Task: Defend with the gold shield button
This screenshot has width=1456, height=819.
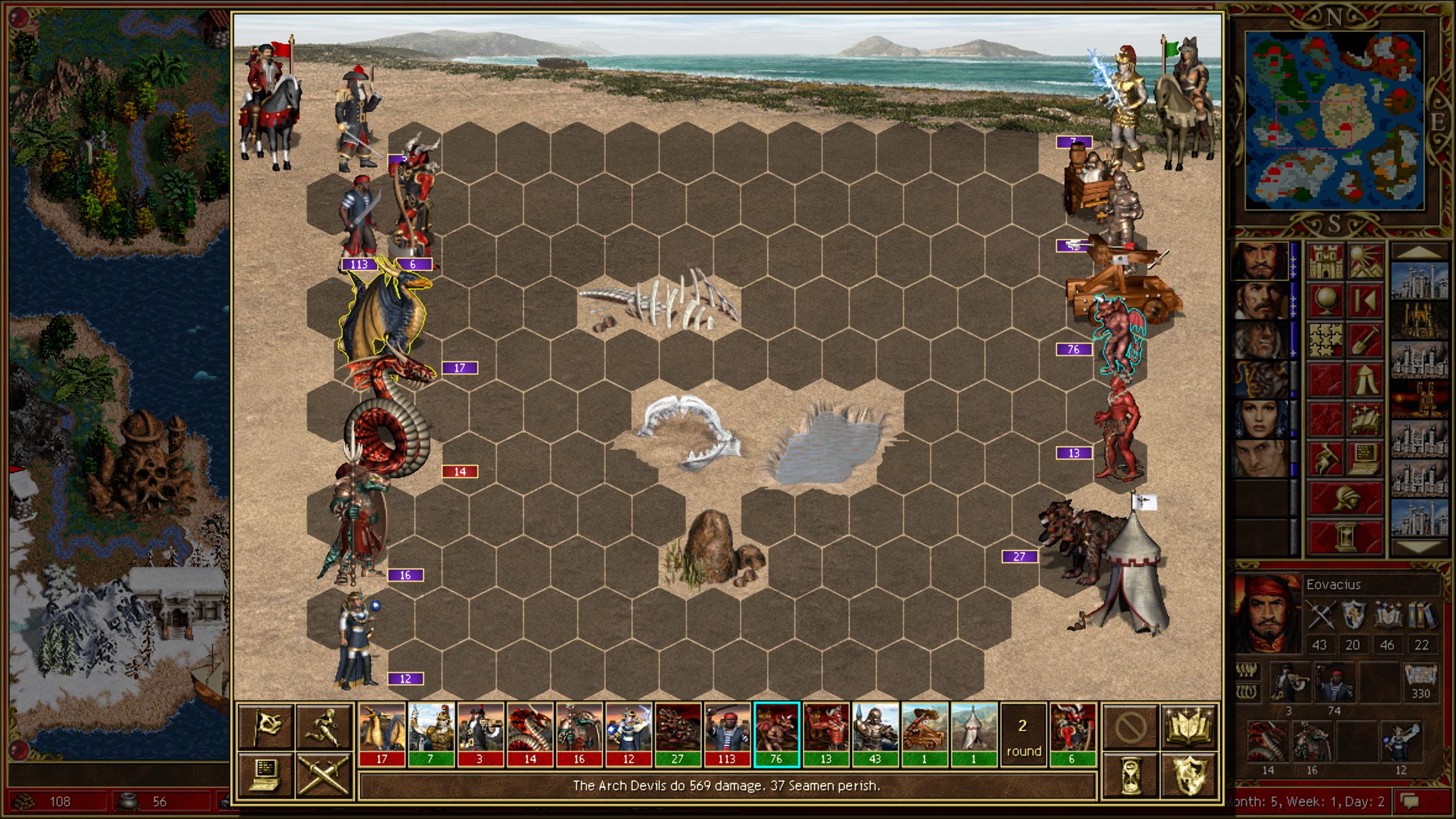Action: (x=1189, y=775)
